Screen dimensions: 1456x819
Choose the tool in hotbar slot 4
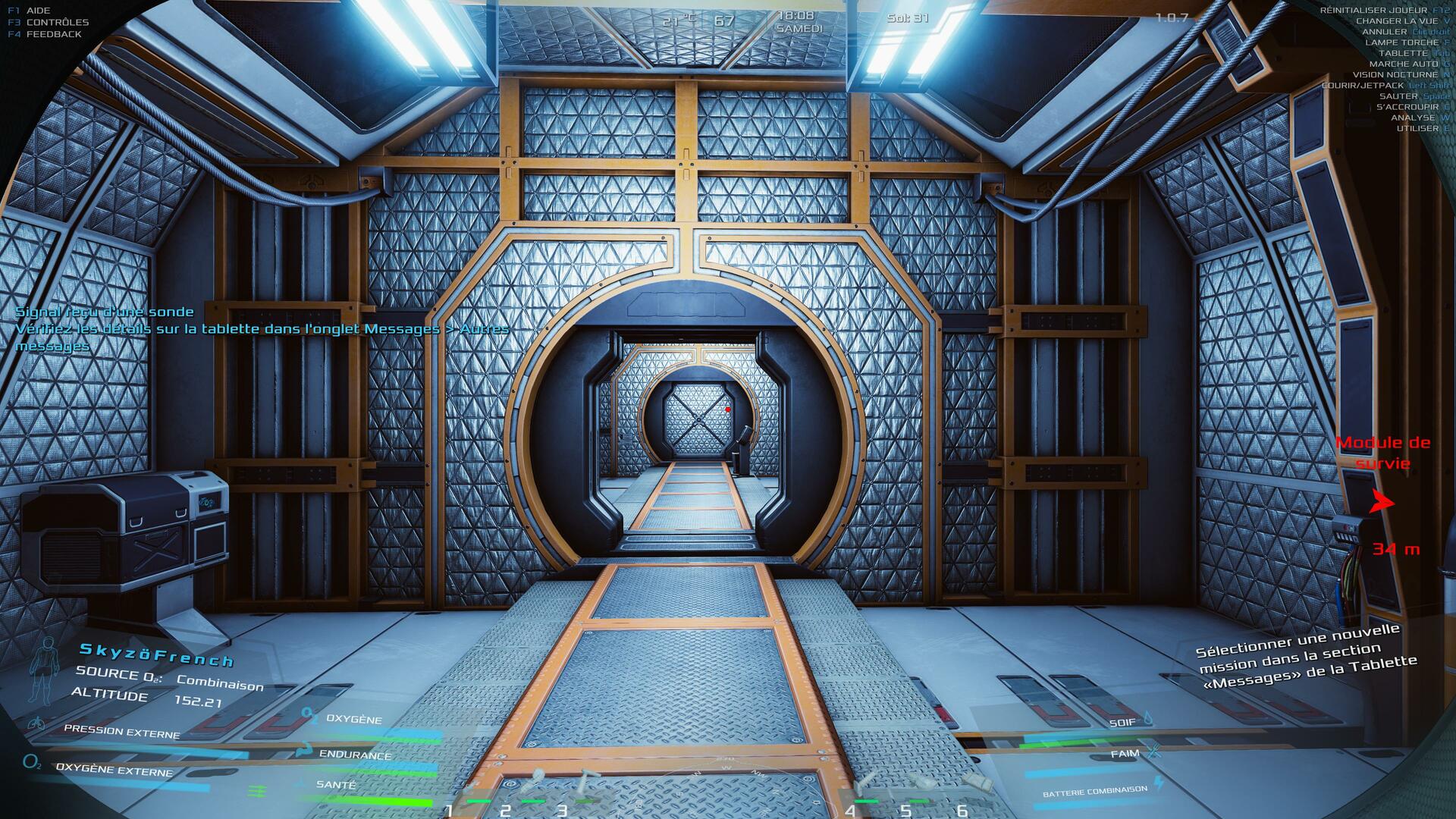coord(864,786)
